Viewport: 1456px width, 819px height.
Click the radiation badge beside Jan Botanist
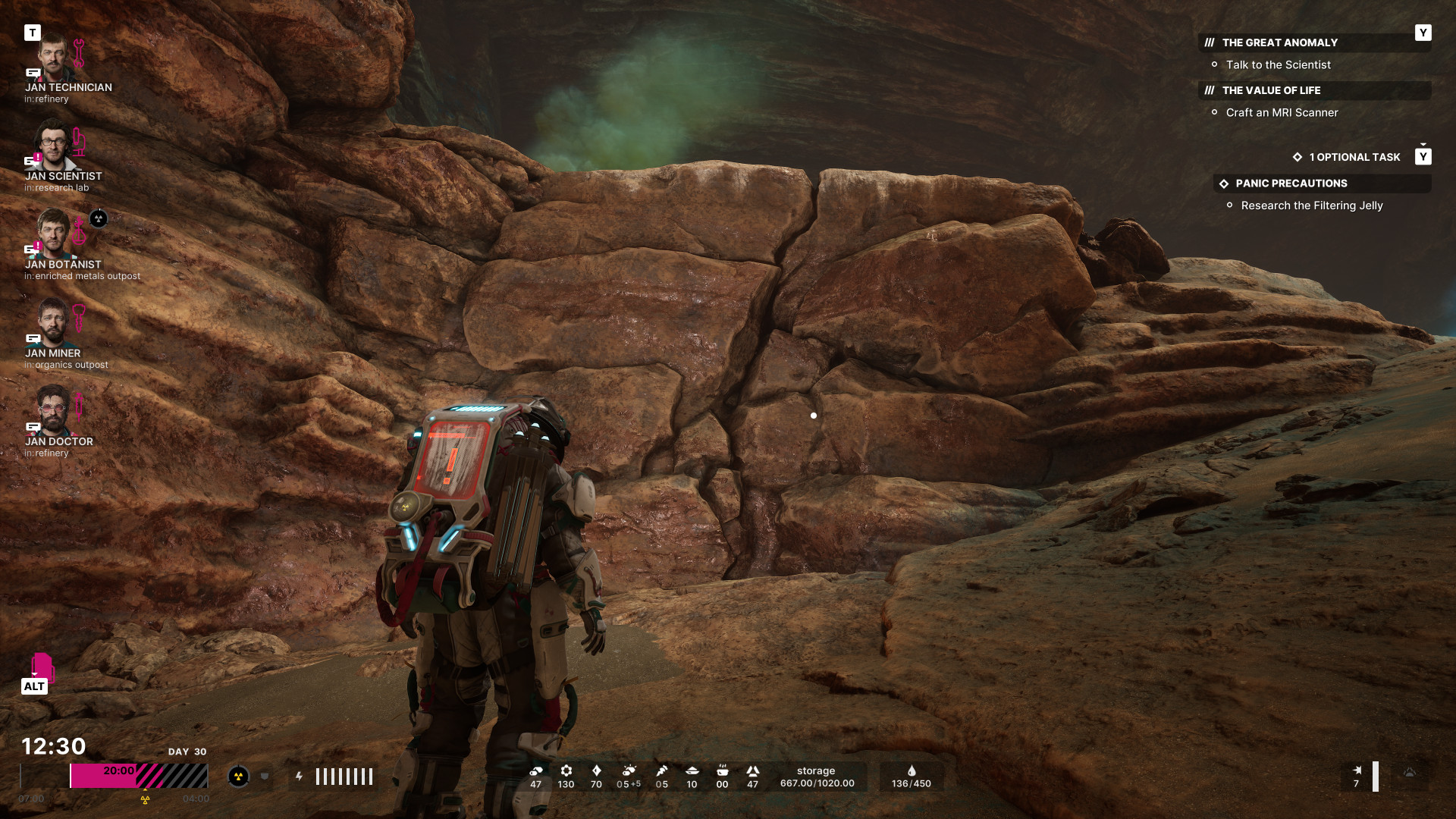tap(99, 219)
